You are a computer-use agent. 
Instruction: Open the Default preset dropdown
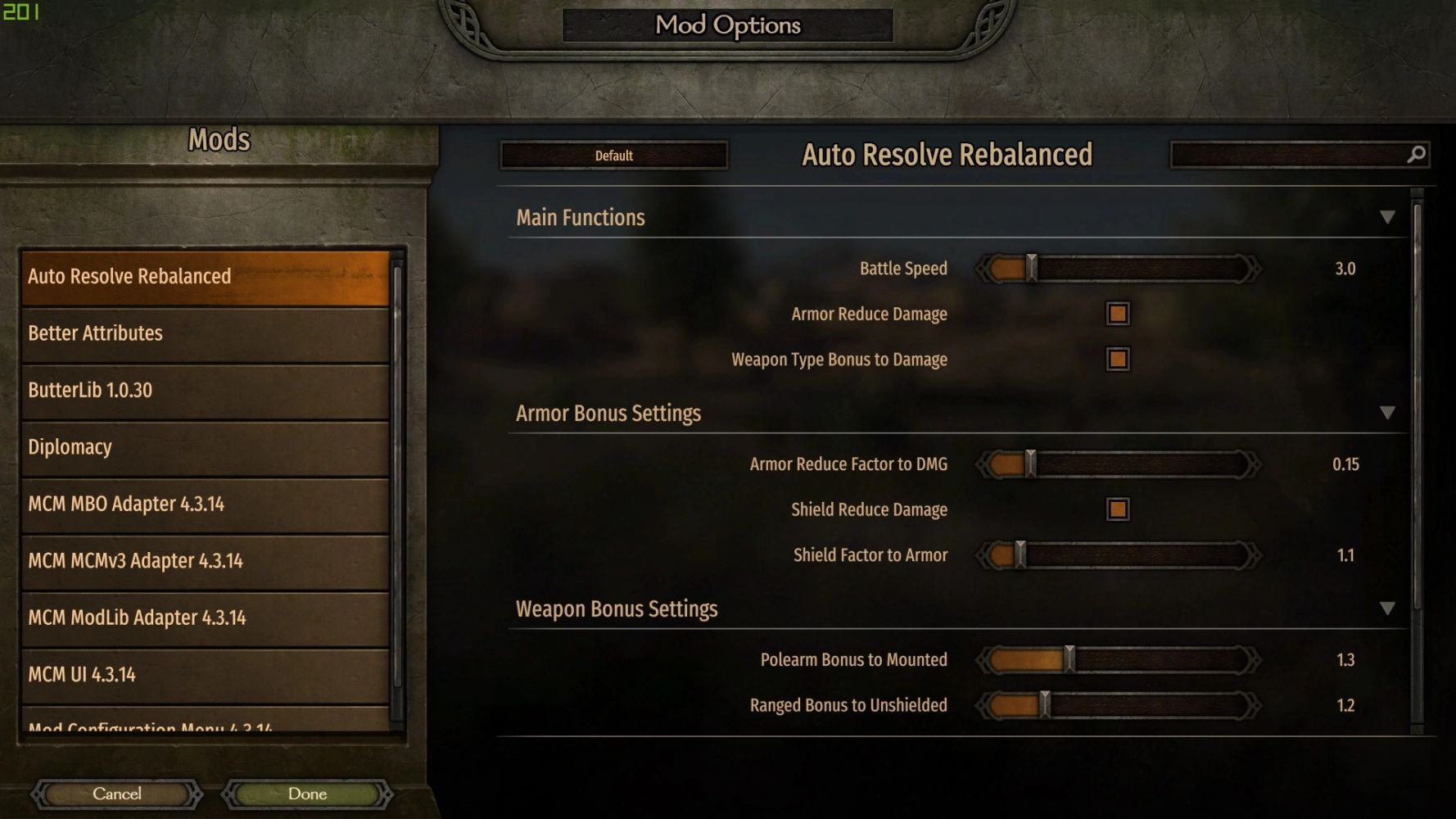(614, 156)
